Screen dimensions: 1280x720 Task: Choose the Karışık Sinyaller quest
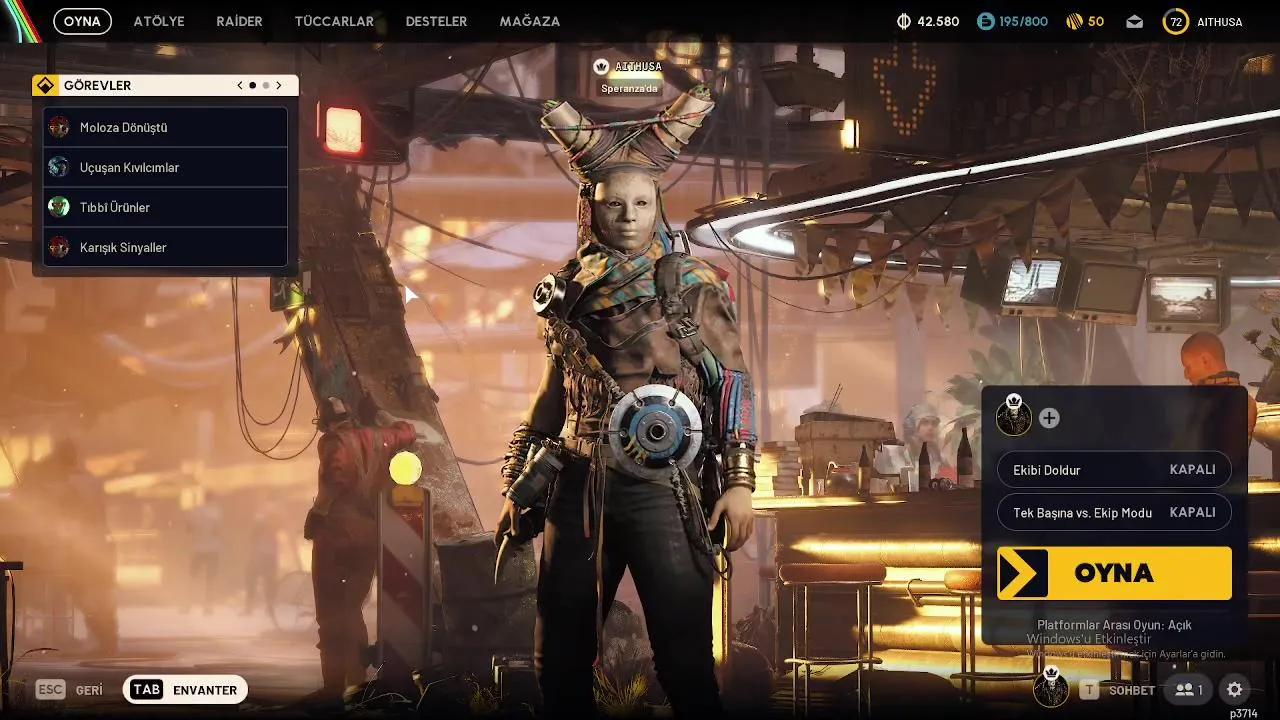[x=166, y=247]
